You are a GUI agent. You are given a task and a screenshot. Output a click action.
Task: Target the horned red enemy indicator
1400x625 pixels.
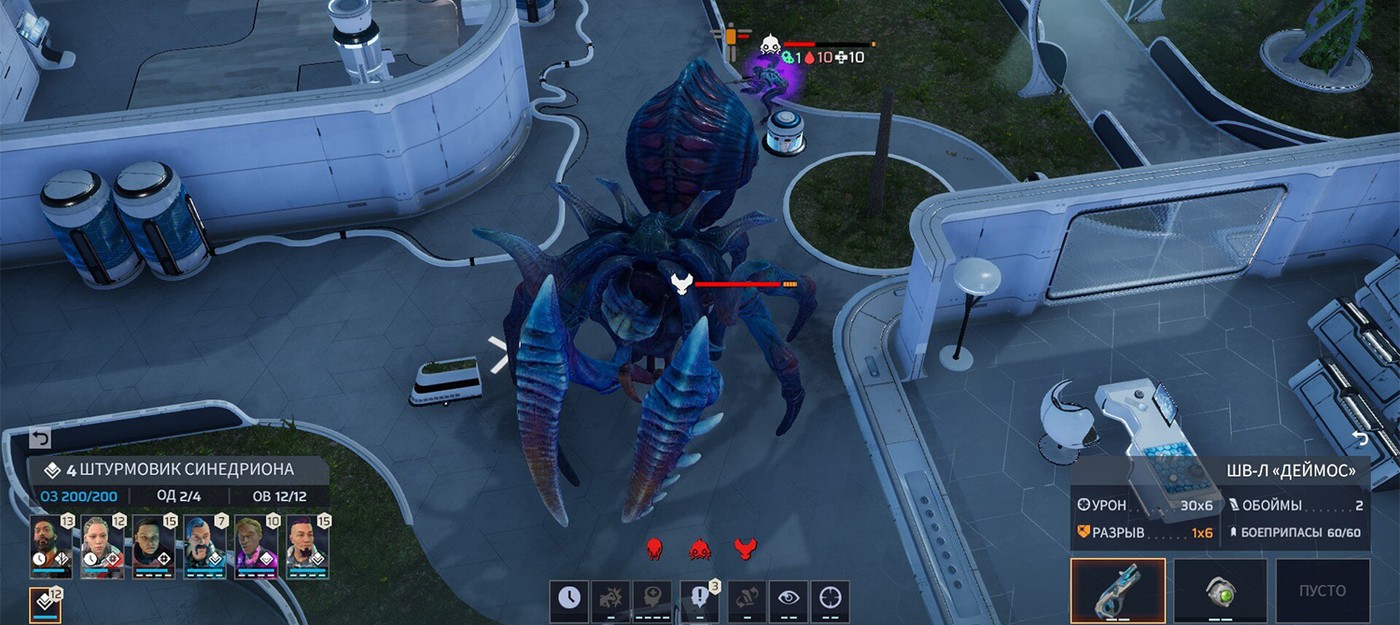(745, 548)
